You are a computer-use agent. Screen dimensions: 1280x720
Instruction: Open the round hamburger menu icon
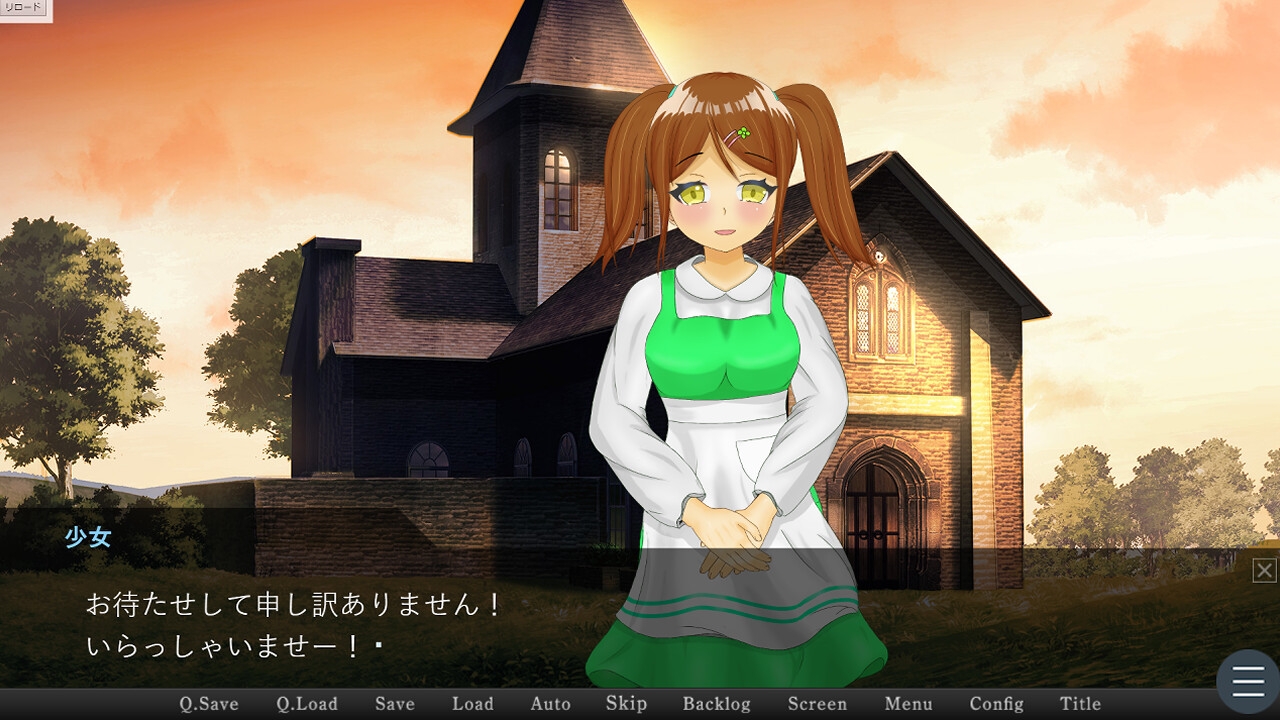pyautogui.click(x=1248, y=682)
